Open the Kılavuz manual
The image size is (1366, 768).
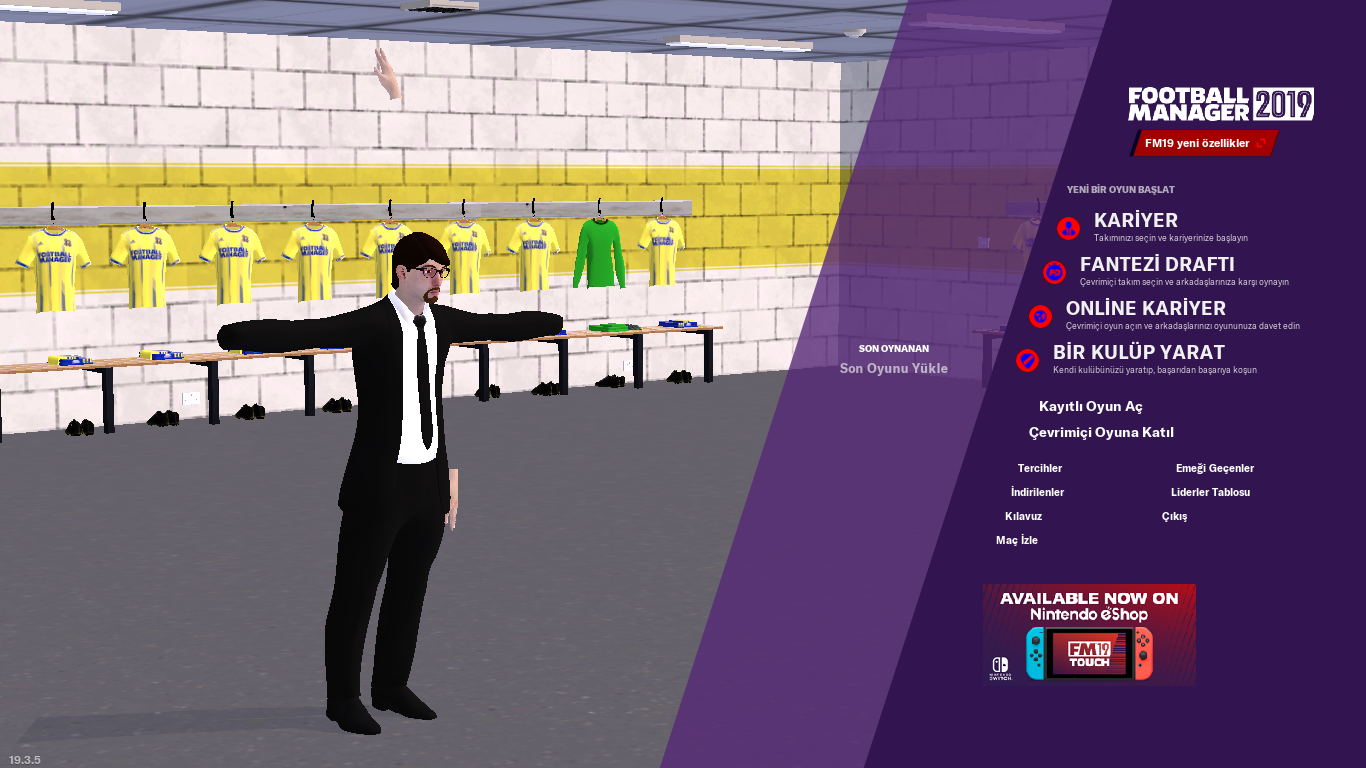(x=1023, y=517)
